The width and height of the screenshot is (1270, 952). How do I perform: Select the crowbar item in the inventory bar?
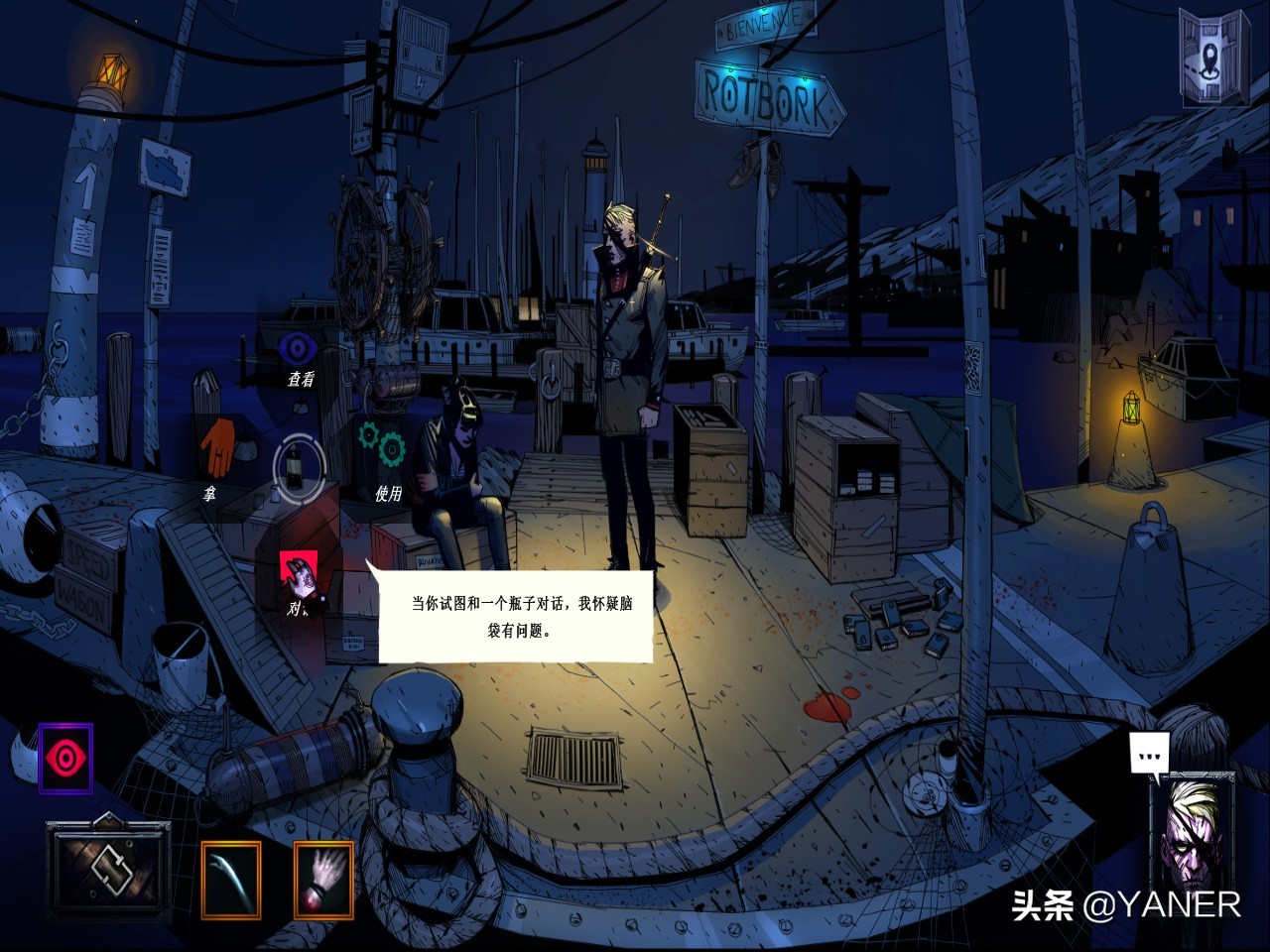click(233, 877)
